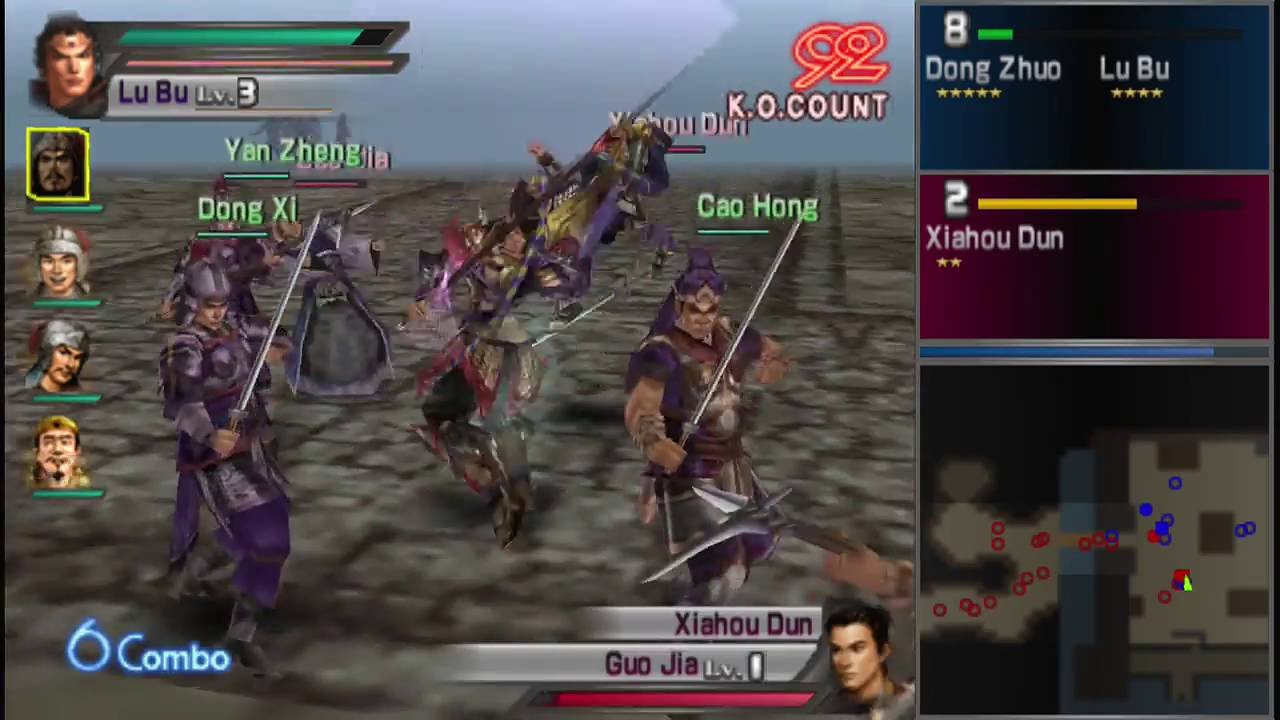The image size is (1280, 720).
Task: Click the Cao Hong enemy name label
Action: coord(757,207)
